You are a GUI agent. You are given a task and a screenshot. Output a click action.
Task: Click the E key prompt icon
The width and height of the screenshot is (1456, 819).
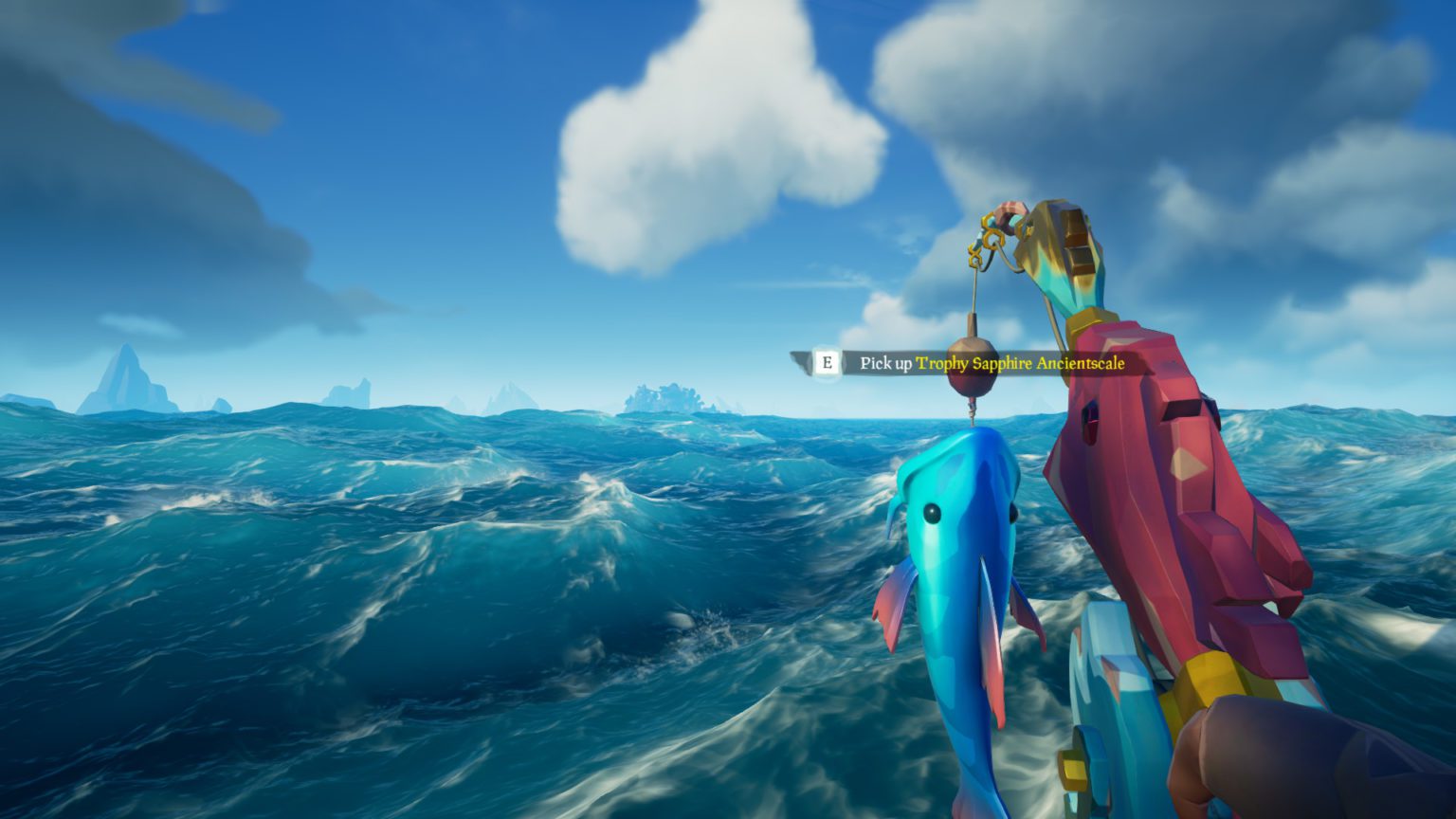pyautogui.click(x=827, y=361)
